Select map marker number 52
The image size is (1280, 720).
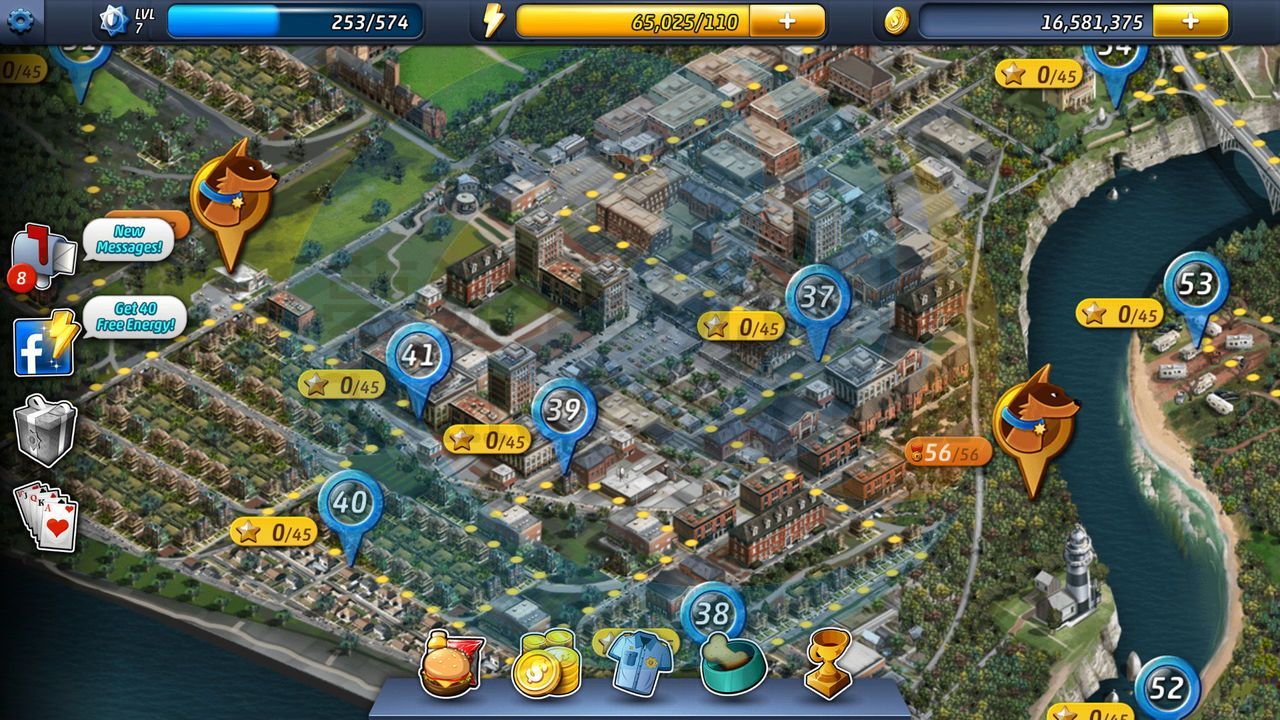(x=1166, y=689)
